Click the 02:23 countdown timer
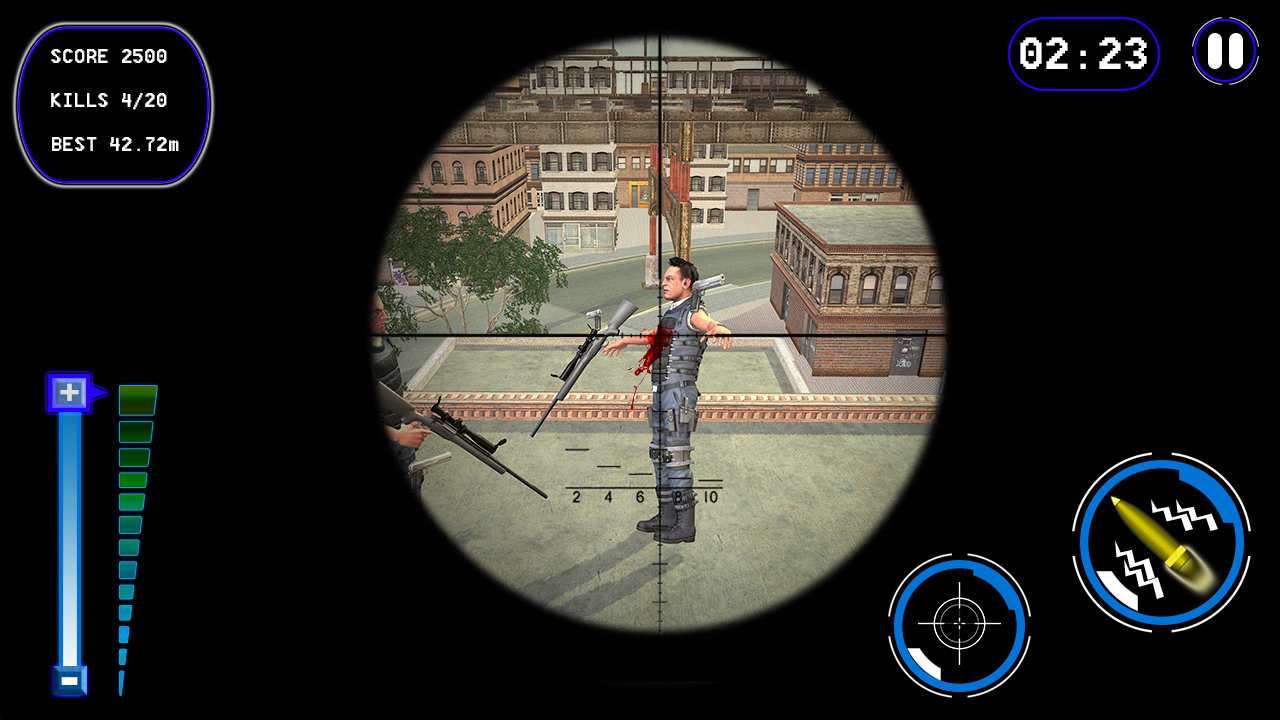 pos(1083,55)
